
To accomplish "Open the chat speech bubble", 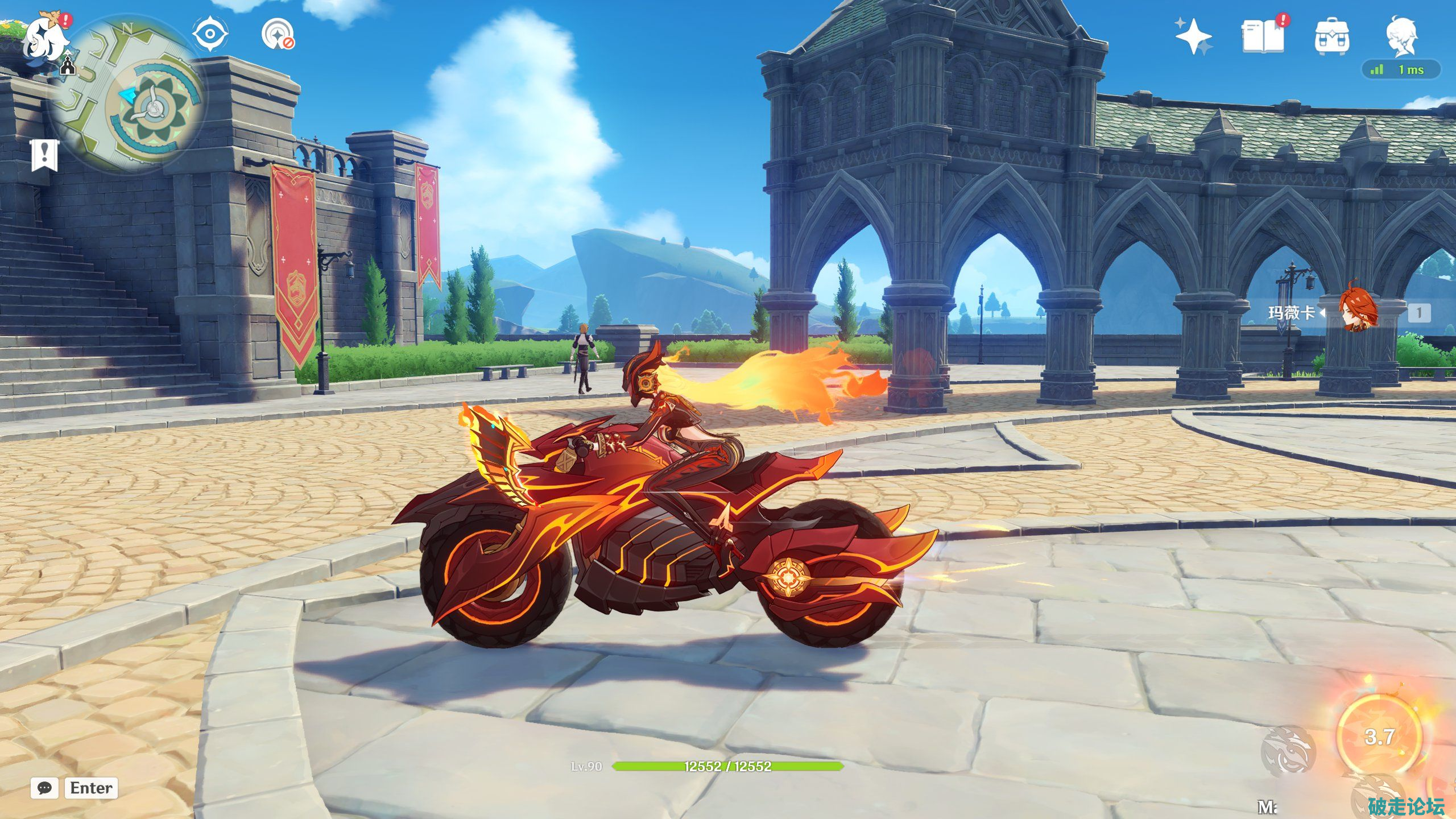I will pyautogui.click(x=44, y=788).
